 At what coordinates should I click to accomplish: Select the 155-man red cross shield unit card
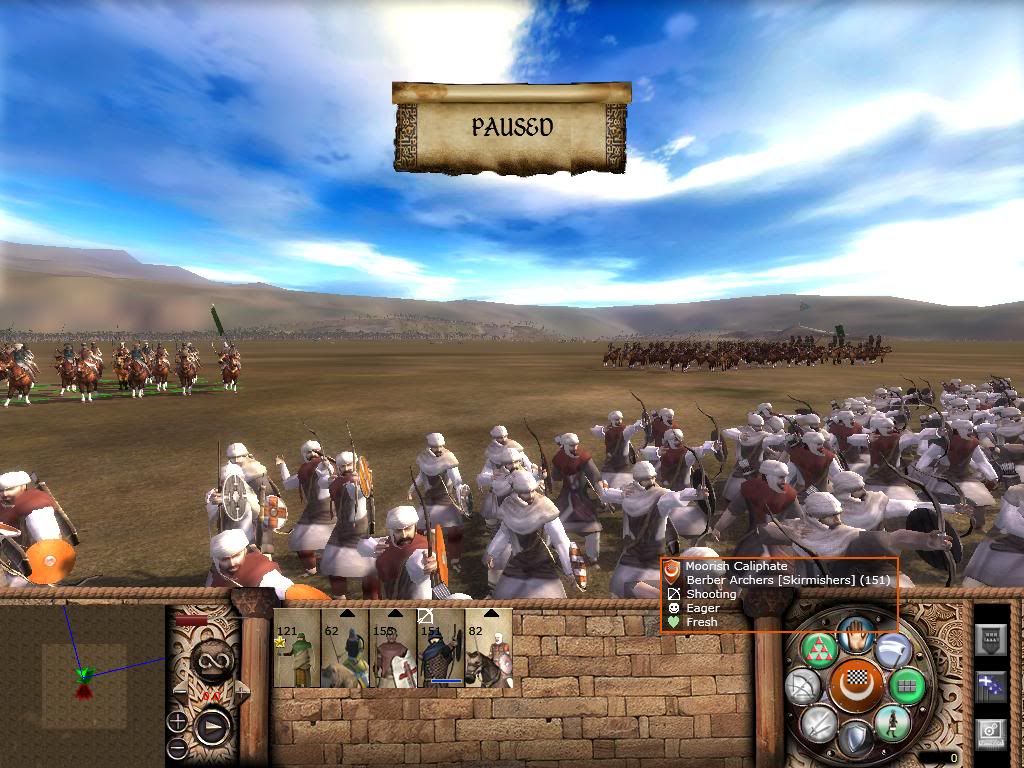coord(393,648)
